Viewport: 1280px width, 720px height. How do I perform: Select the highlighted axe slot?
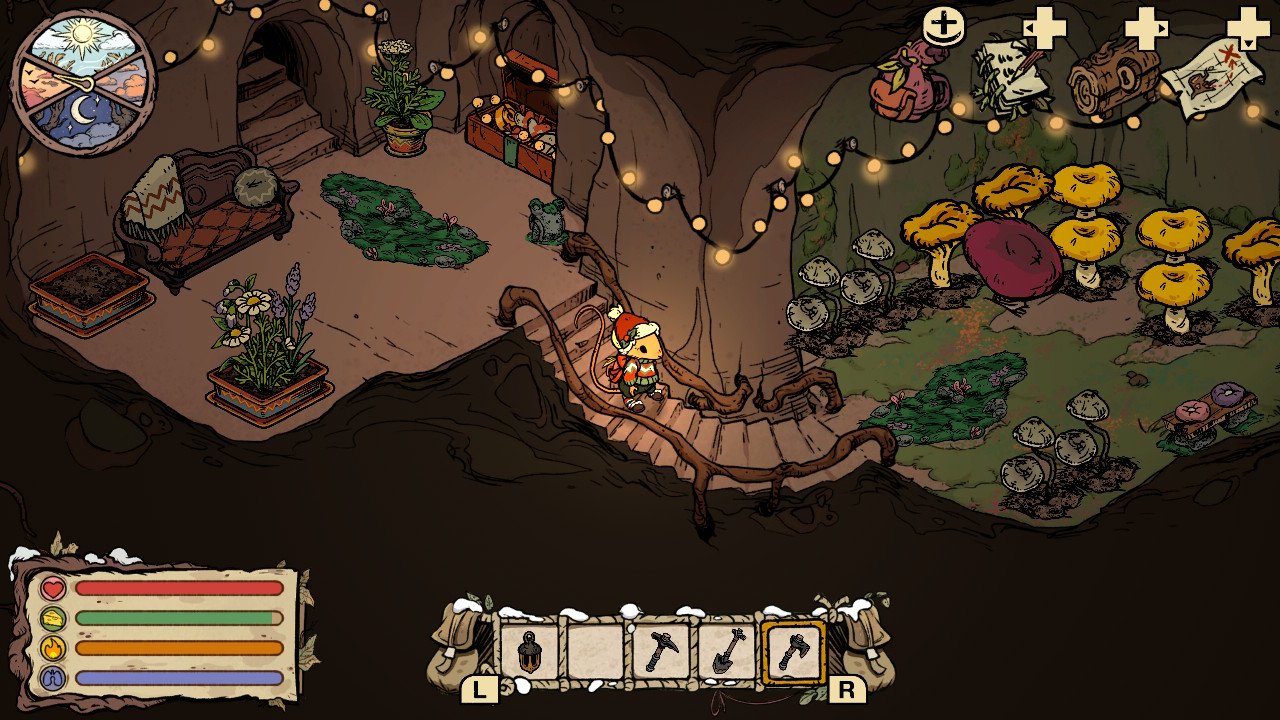click(793, 653)
